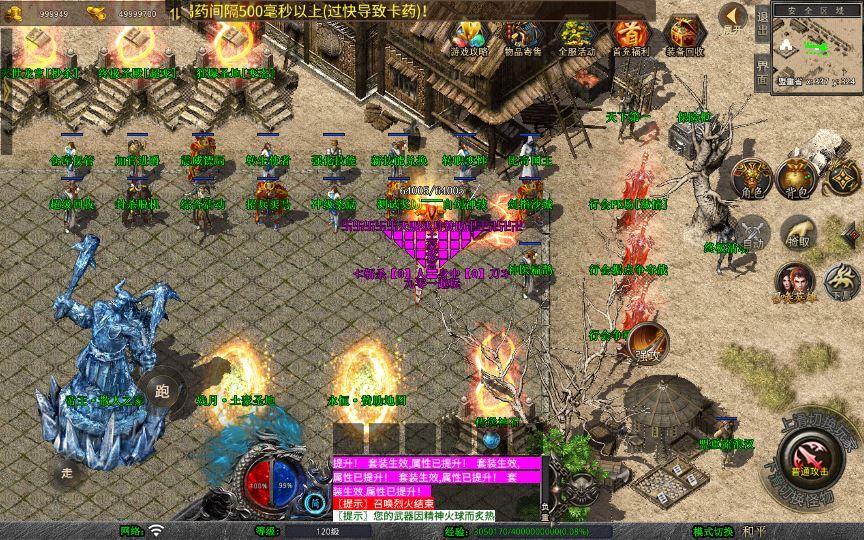Click the 退出 exit tab
This screenshot has width=864, height=540.
pyautogui.click(x=762, y=22)
